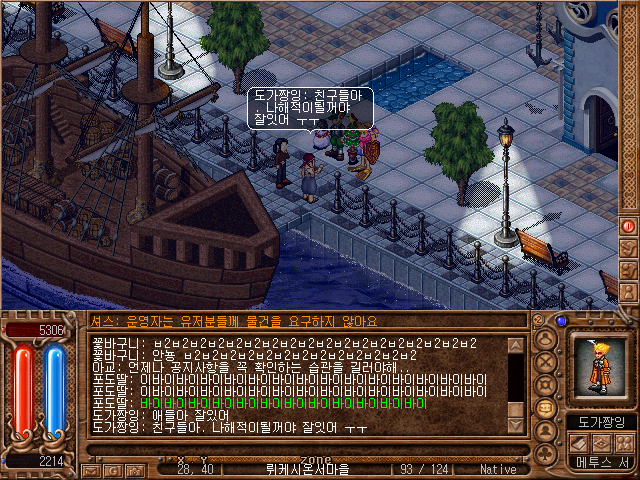The height and width of the screenshot is (480, 640).
Task: Click the red round button on the right sidebar
Action: coord(629,227)
